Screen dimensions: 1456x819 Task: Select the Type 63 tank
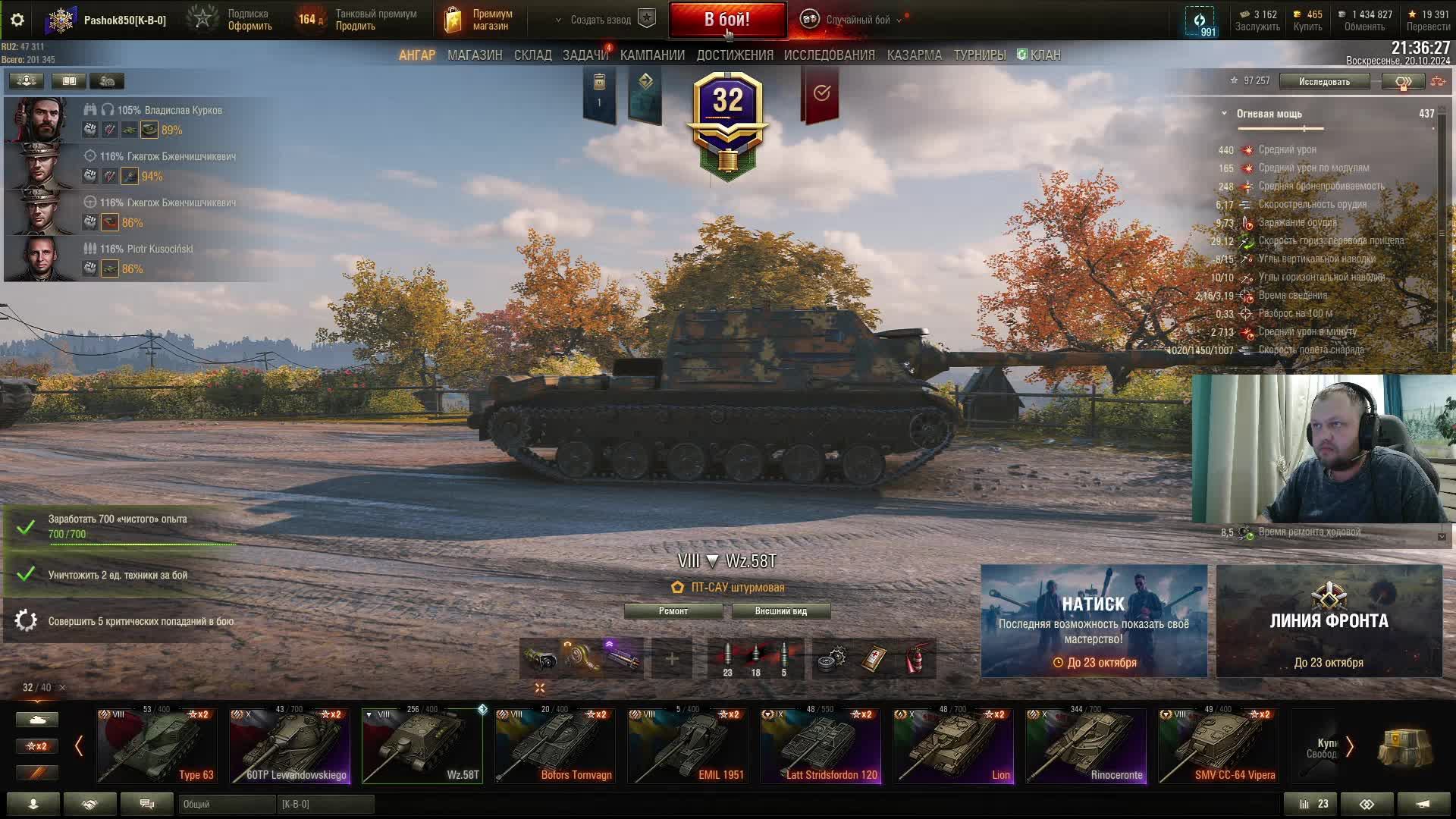(x=157, y=745)
